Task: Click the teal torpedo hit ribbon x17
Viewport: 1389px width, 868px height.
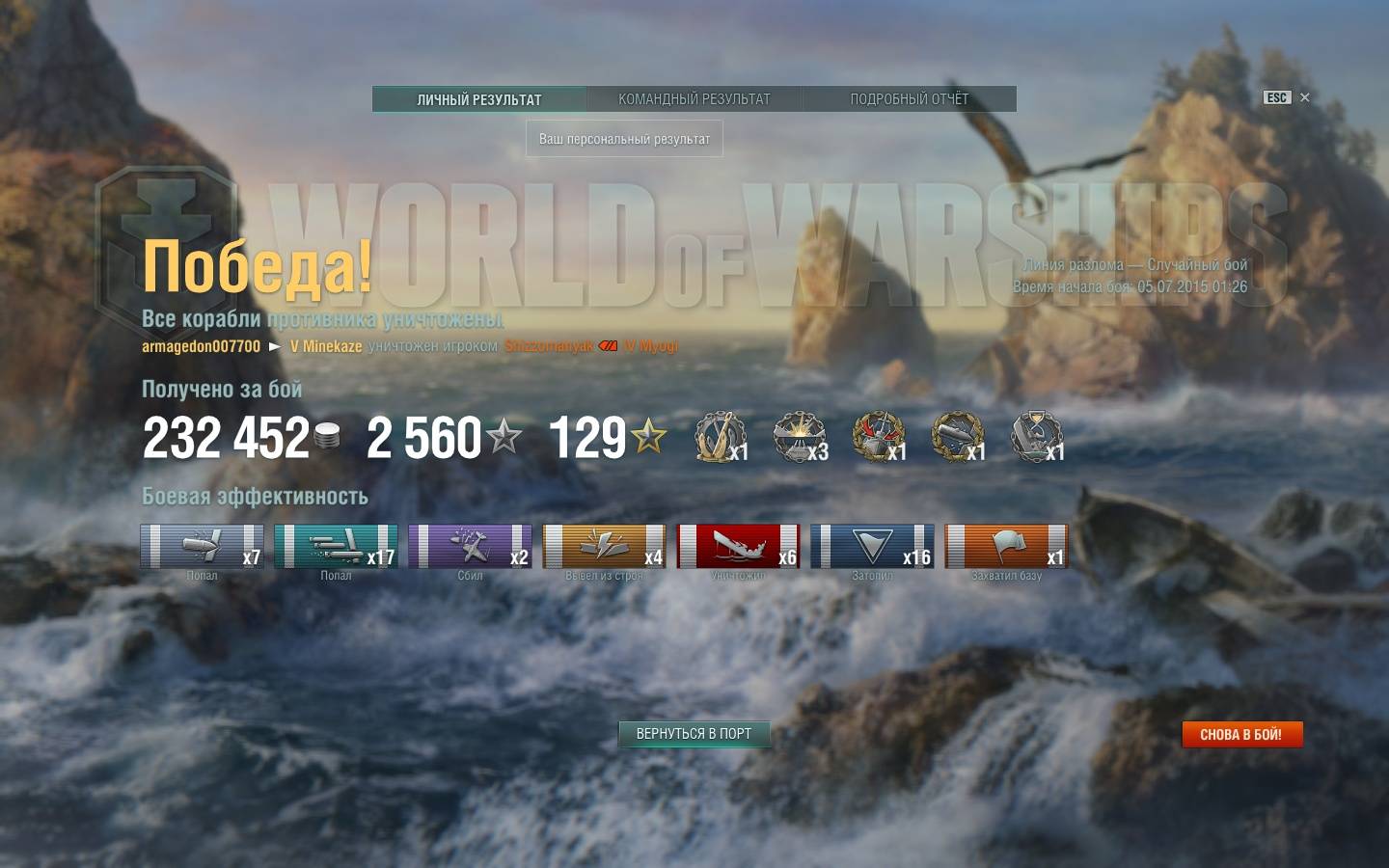Action: click(x=336, y=547)
